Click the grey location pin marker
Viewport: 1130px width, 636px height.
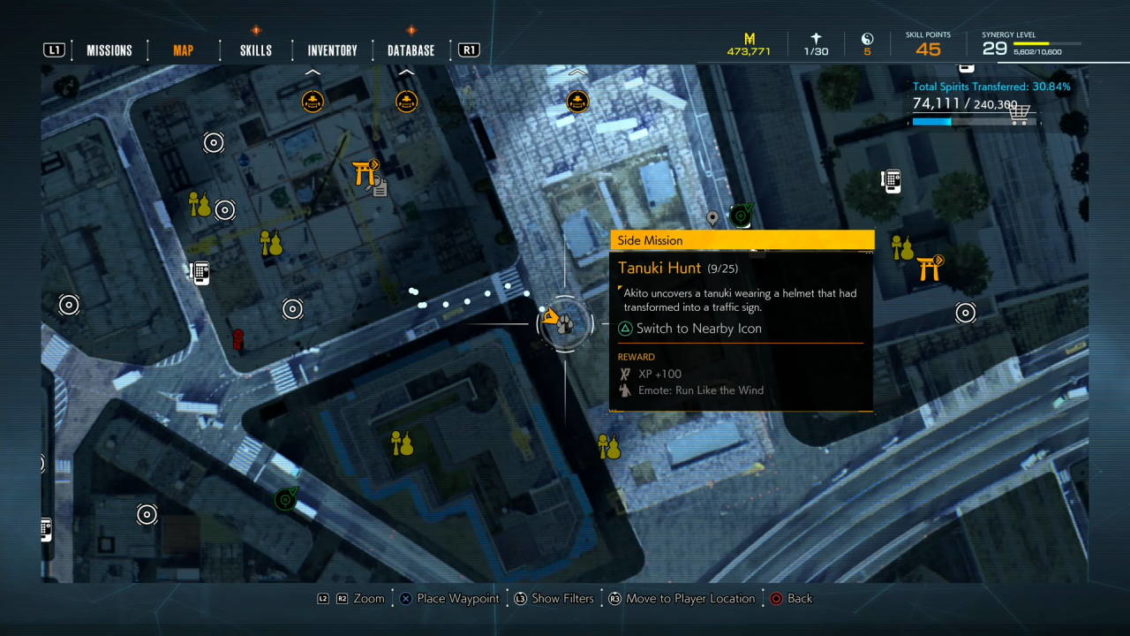(712, 217)
